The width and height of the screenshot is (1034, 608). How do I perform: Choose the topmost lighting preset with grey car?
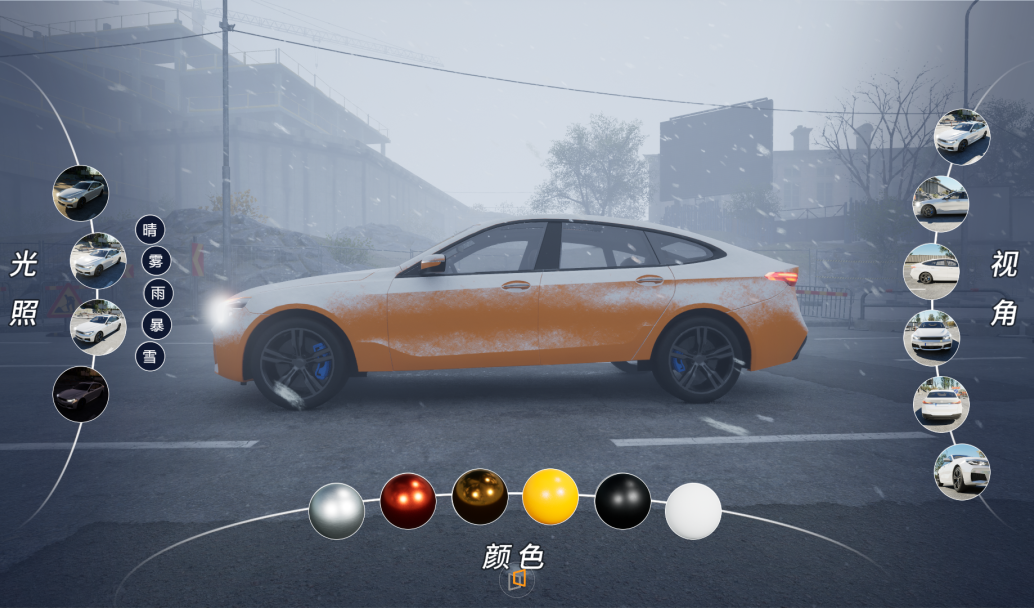[x=80, y=193]
